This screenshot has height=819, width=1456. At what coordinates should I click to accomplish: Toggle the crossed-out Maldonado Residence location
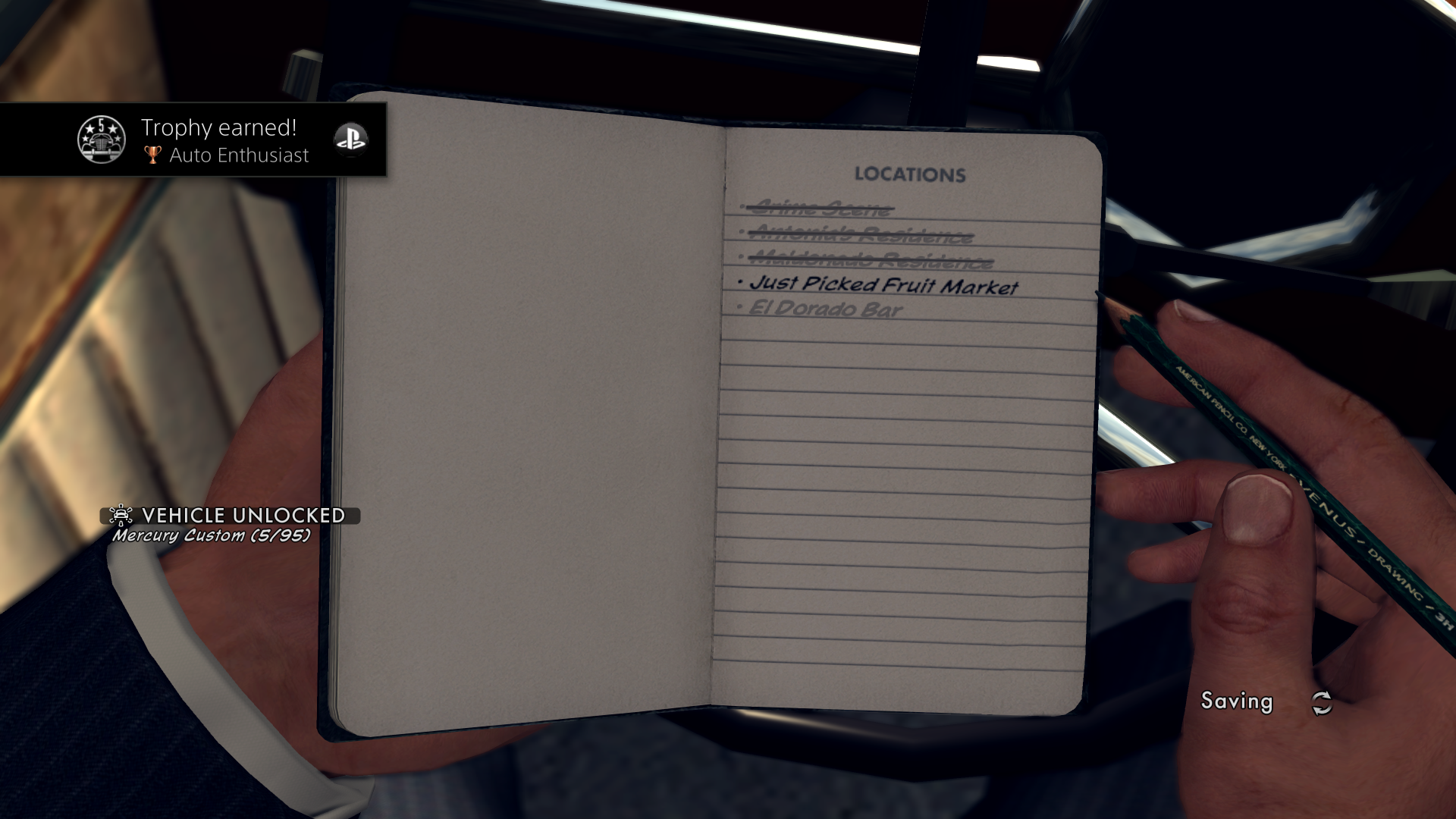(868, 261)
